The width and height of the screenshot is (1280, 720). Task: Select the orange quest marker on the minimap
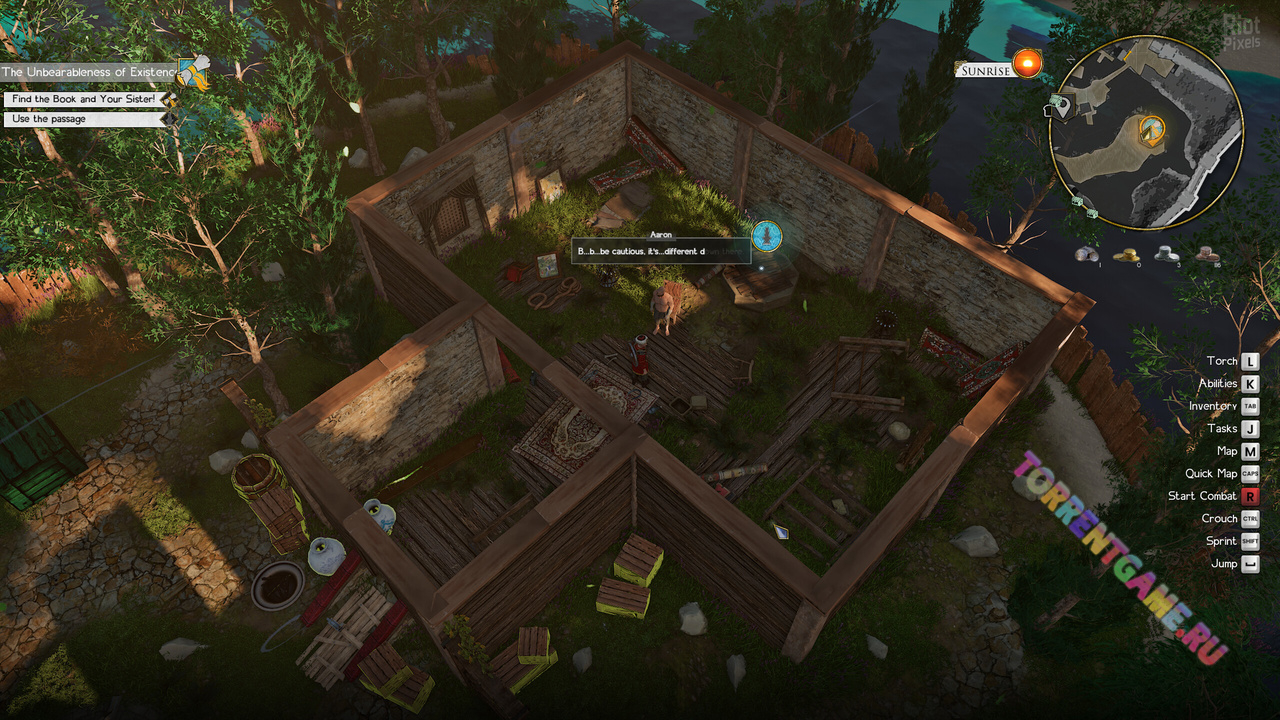[x=1153, y=129]
